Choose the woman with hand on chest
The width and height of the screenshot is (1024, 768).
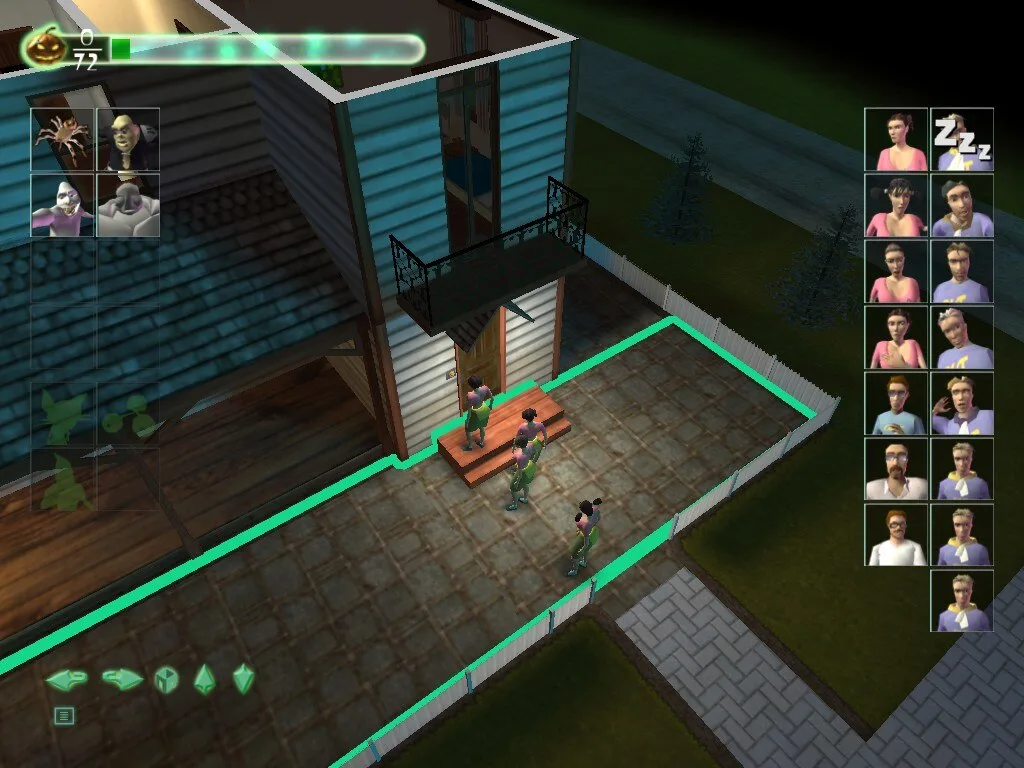tap(896, 337)
